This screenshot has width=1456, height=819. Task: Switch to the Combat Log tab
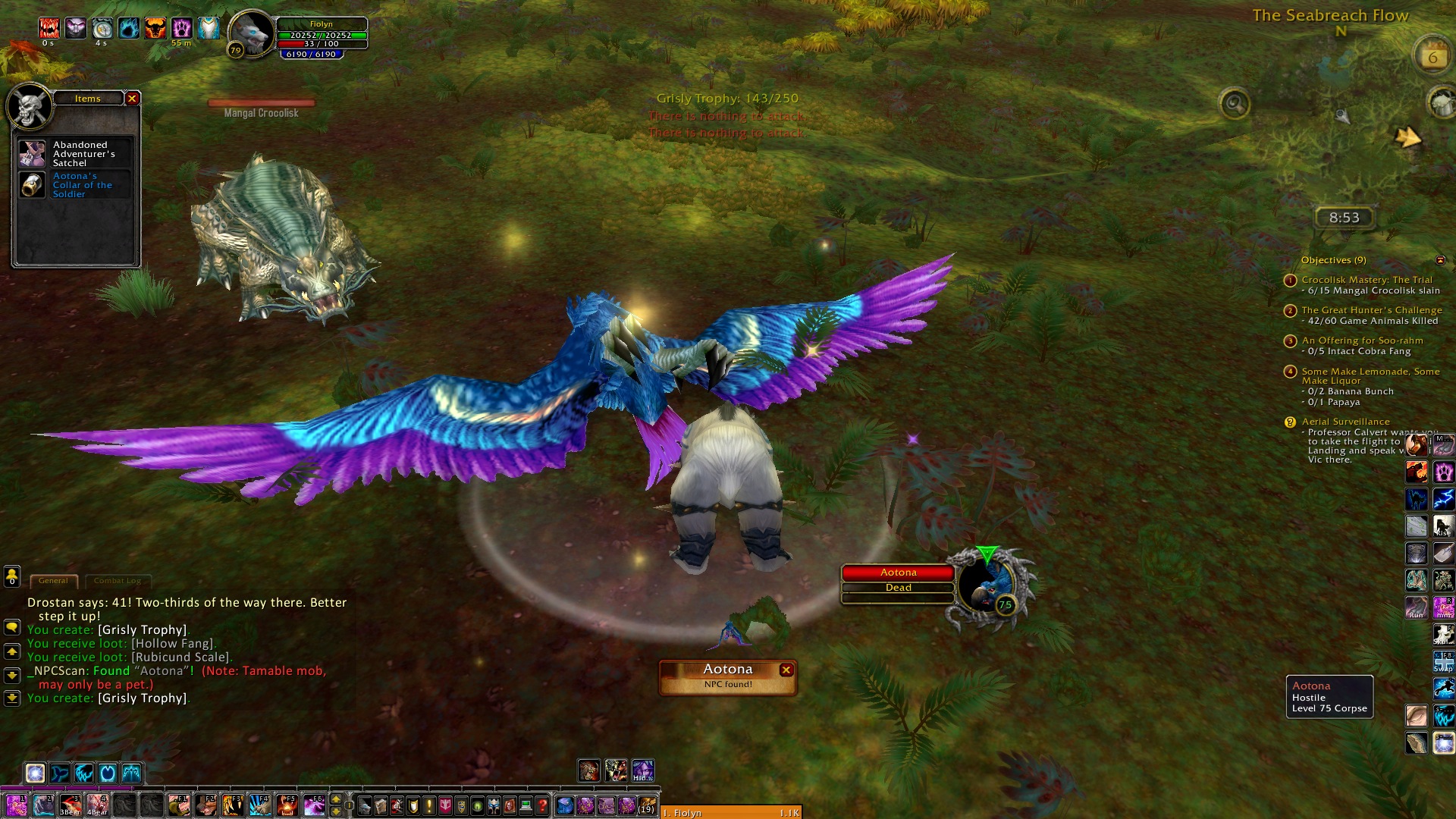[x=118, y=581]
